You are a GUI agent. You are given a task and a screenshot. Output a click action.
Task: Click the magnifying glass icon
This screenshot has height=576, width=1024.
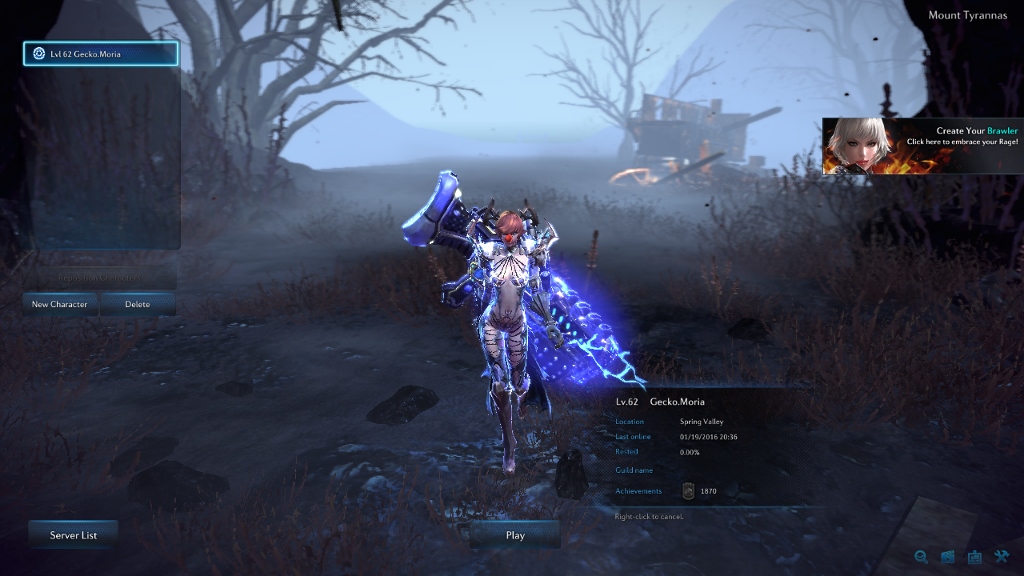point(921,557)
